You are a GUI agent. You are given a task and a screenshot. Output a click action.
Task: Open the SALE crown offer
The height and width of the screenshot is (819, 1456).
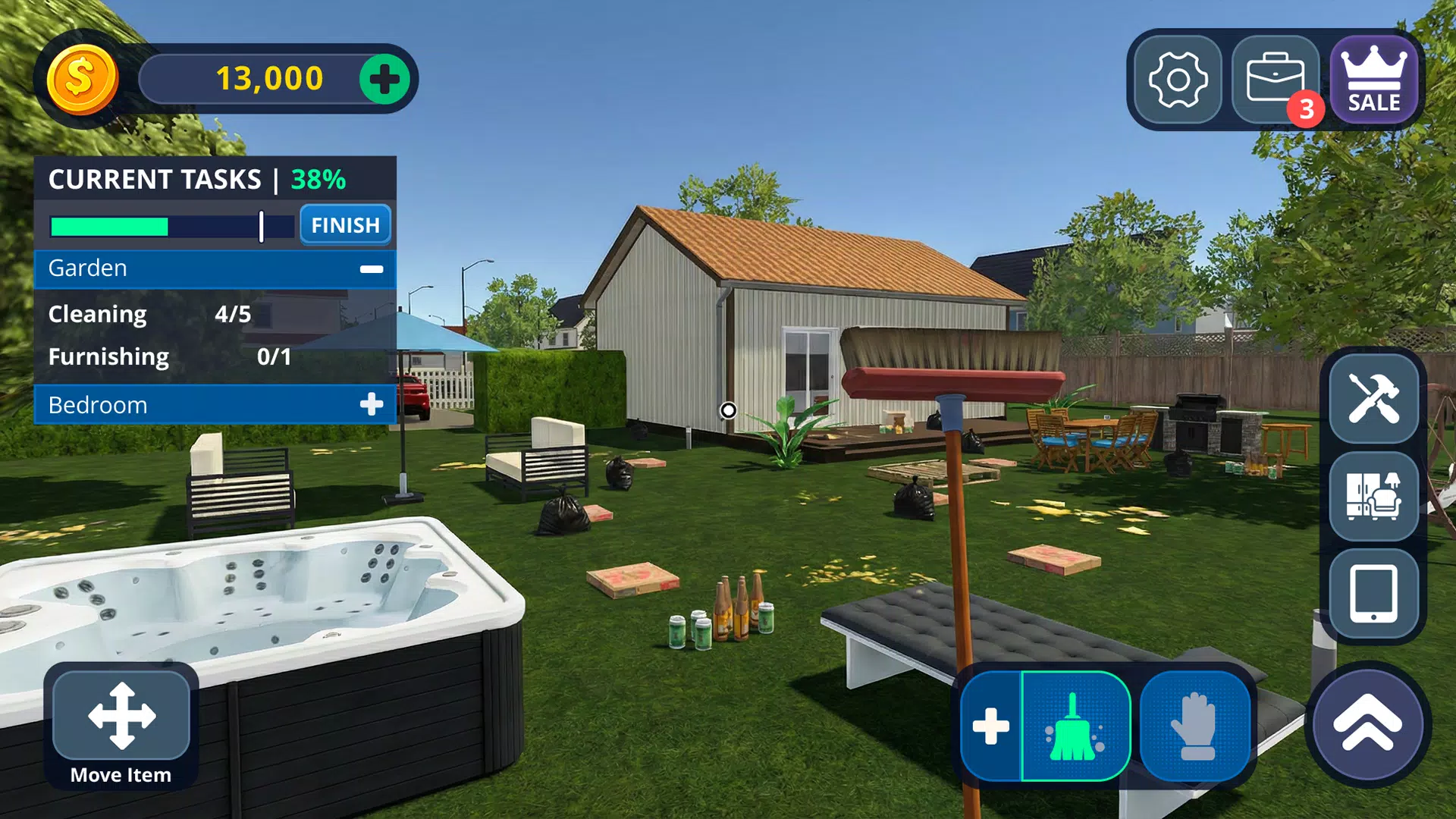tap(1374, 78)
